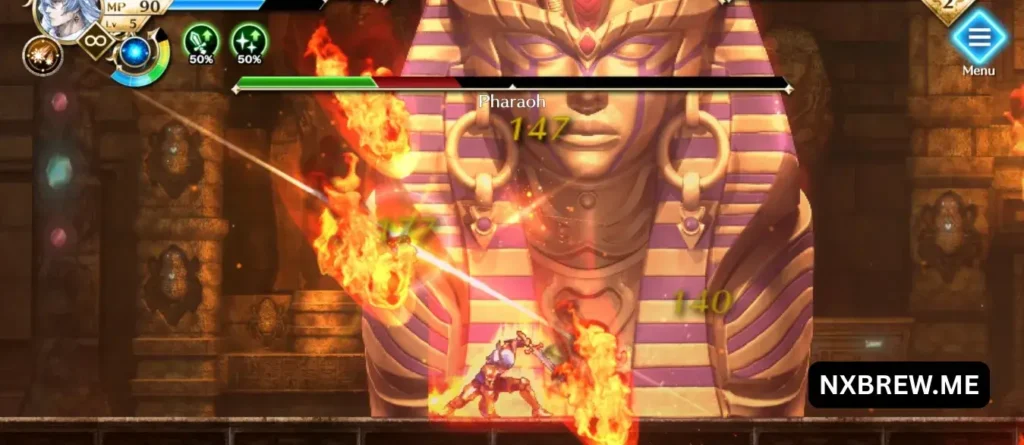Tap the blue glowing orb gauge
Image resolution: width=1024 pixels, height=445 pixels.
(133, 54)
